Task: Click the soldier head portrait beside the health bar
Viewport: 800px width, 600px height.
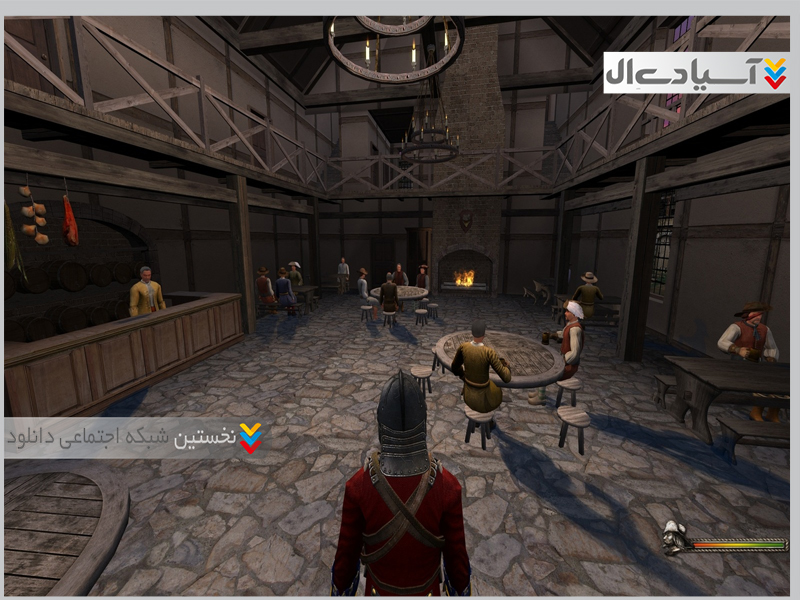Action: (675, 538)
